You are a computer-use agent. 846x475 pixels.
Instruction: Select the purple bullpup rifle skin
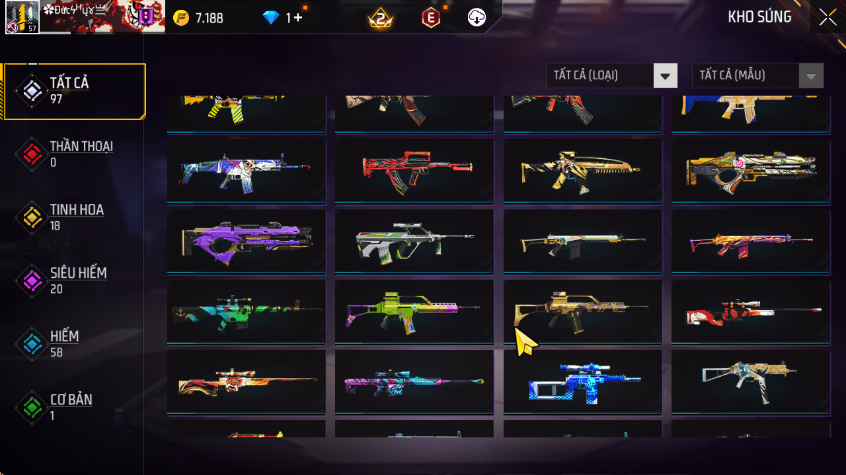click(246, 241)
